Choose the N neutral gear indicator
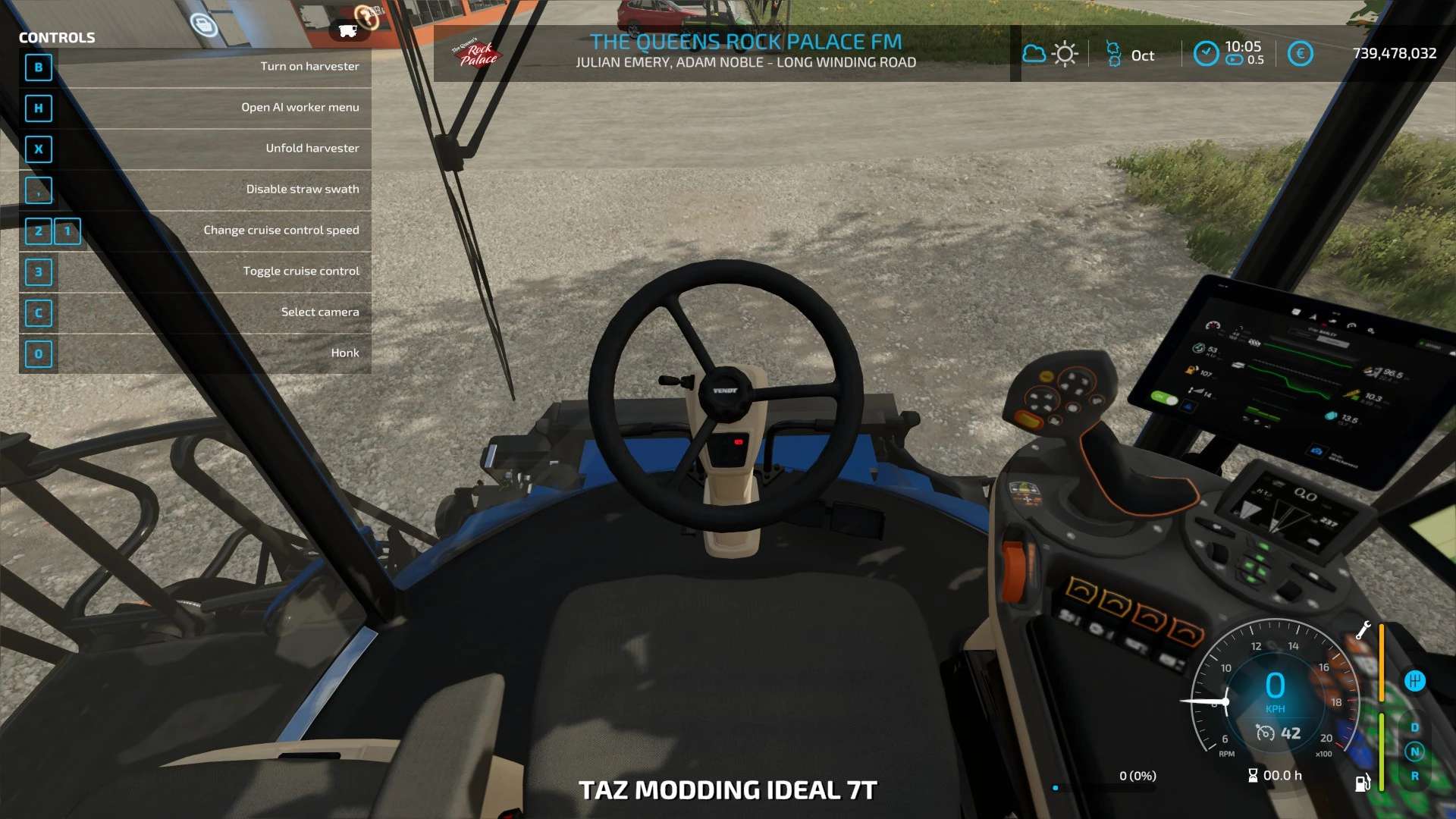 [x=1414, y=752]
